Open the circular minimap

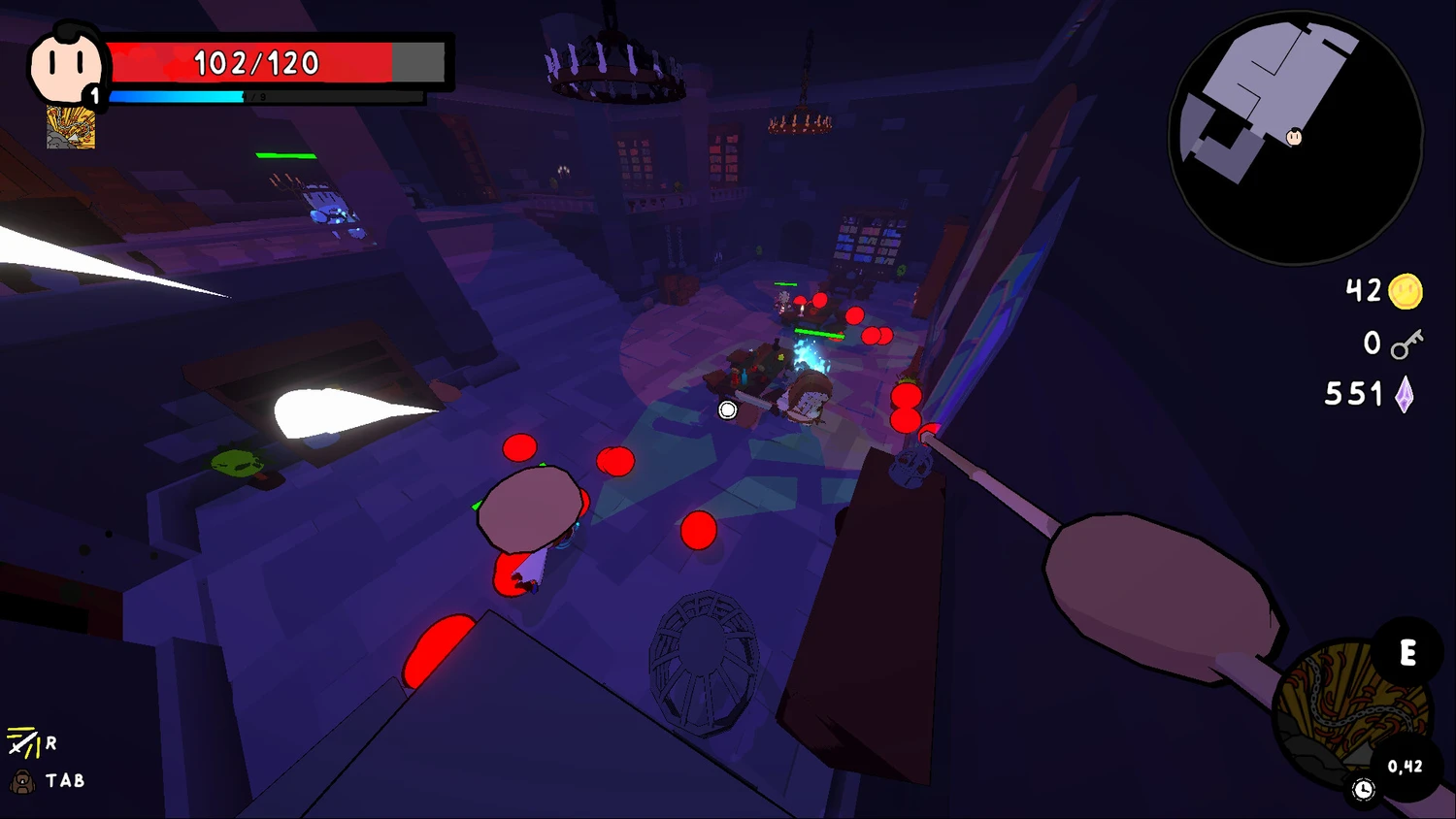click(x=1296, y=137)
